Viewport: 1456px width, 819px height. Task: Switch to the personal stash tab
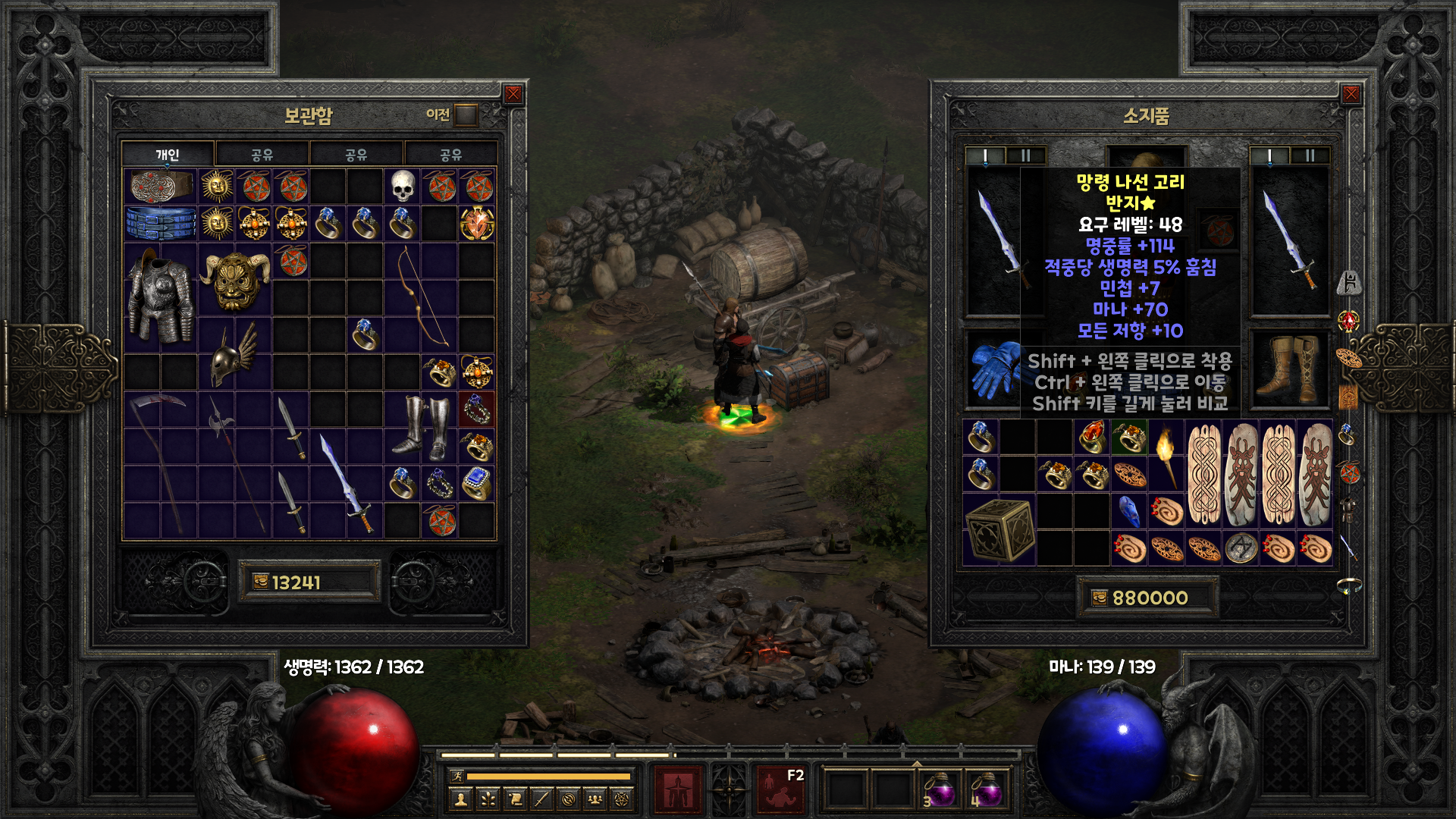168,155
